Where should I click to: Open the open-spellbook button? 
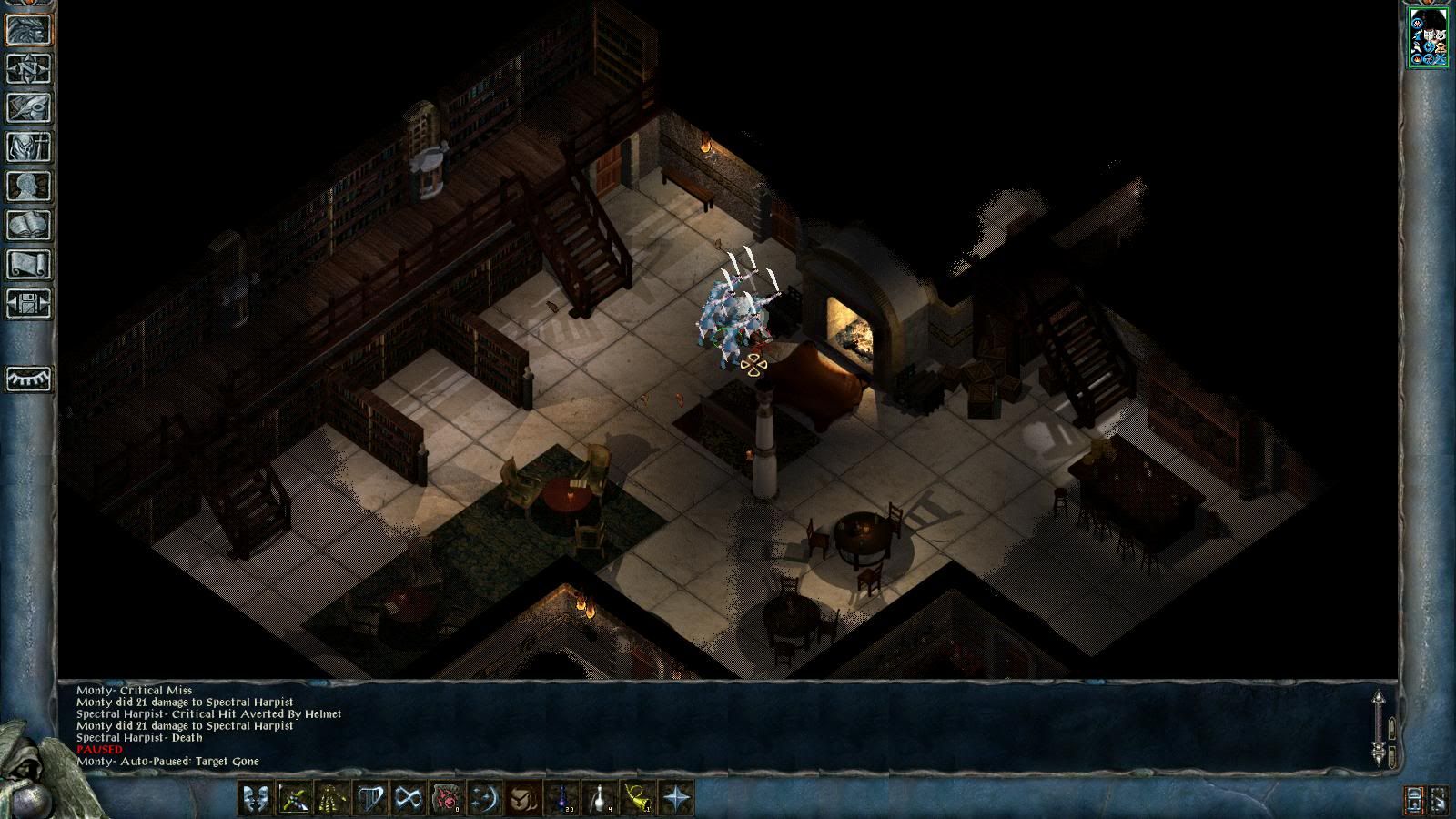tap(29, 225)
